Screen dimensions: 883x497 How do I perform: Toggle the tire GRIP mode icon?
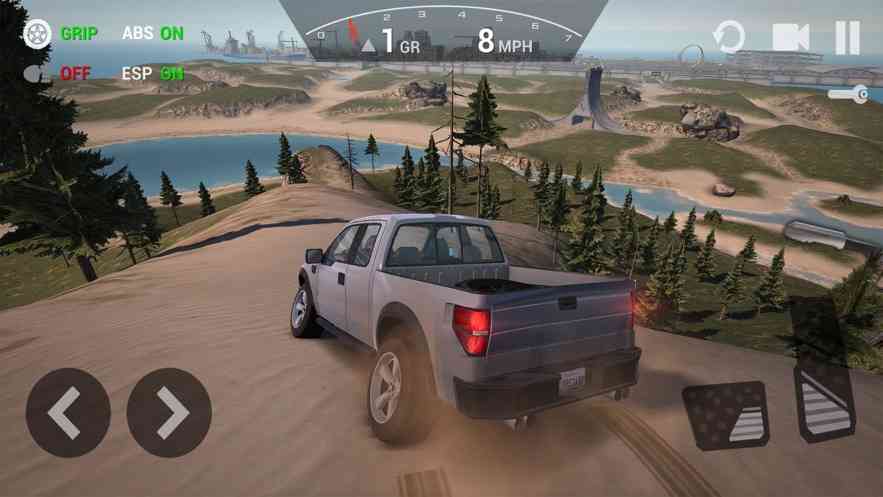pyautogui.click(x=37, y=33)
